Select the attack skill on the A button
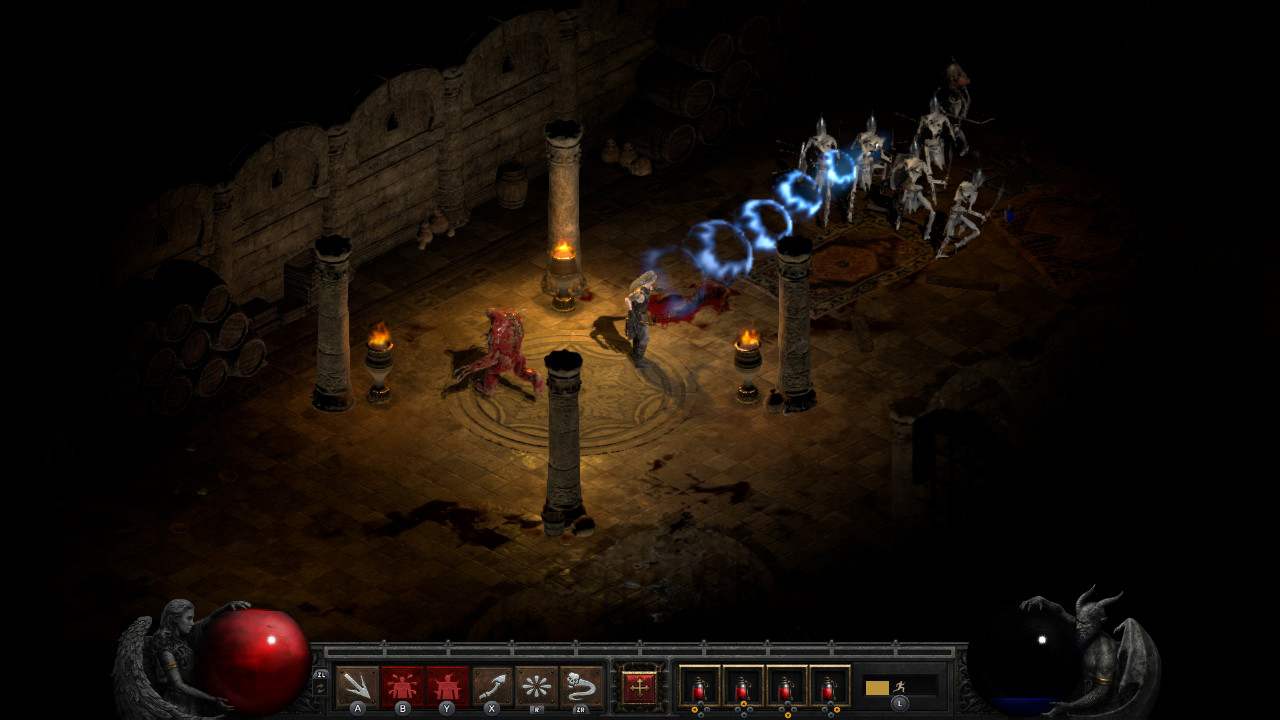The width and height of the screenshot is (1280, 720). tap(355, 683)
